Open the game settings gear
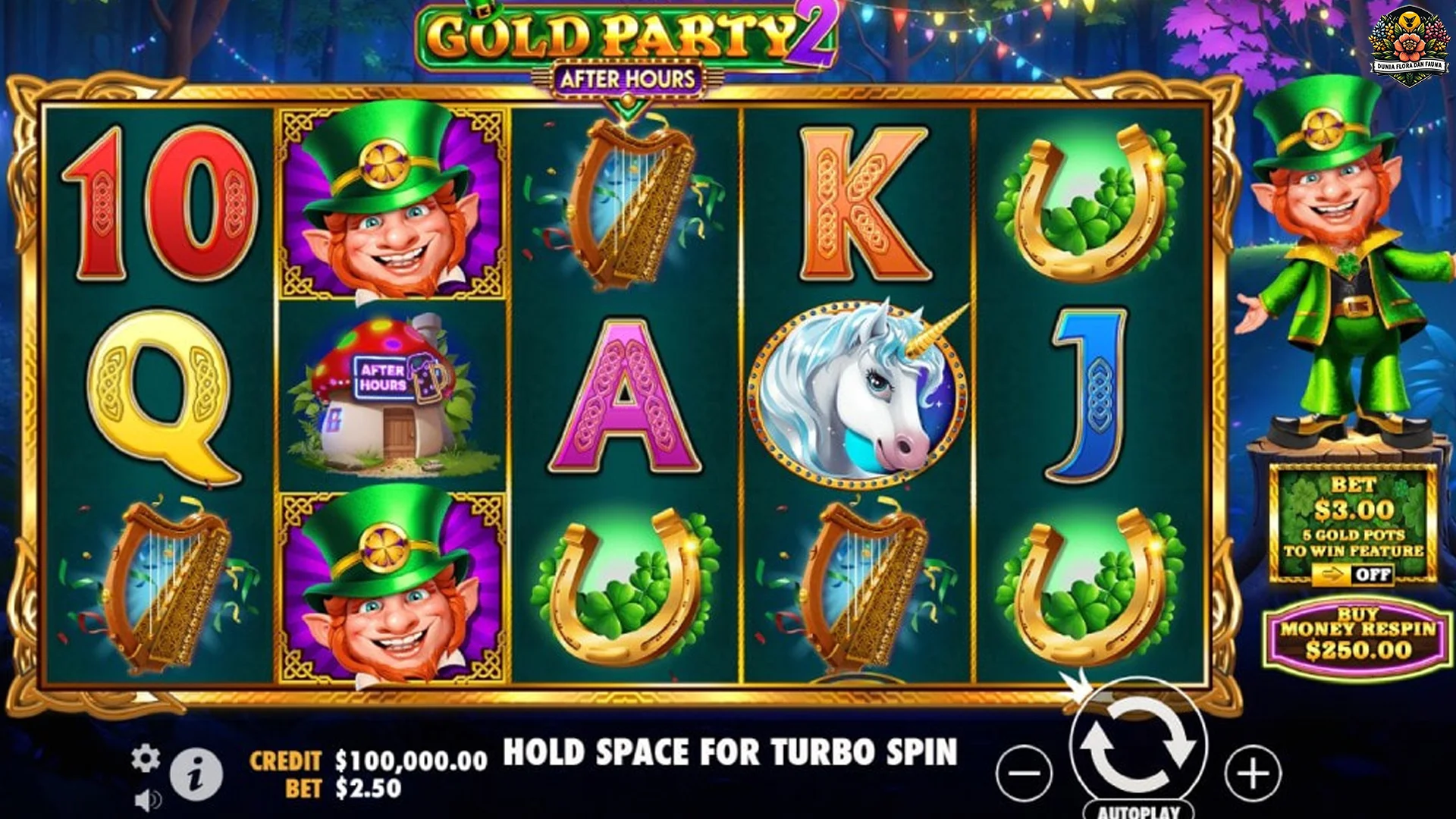The width and height of the screenshot is (1456, 819). pos(146,756)
